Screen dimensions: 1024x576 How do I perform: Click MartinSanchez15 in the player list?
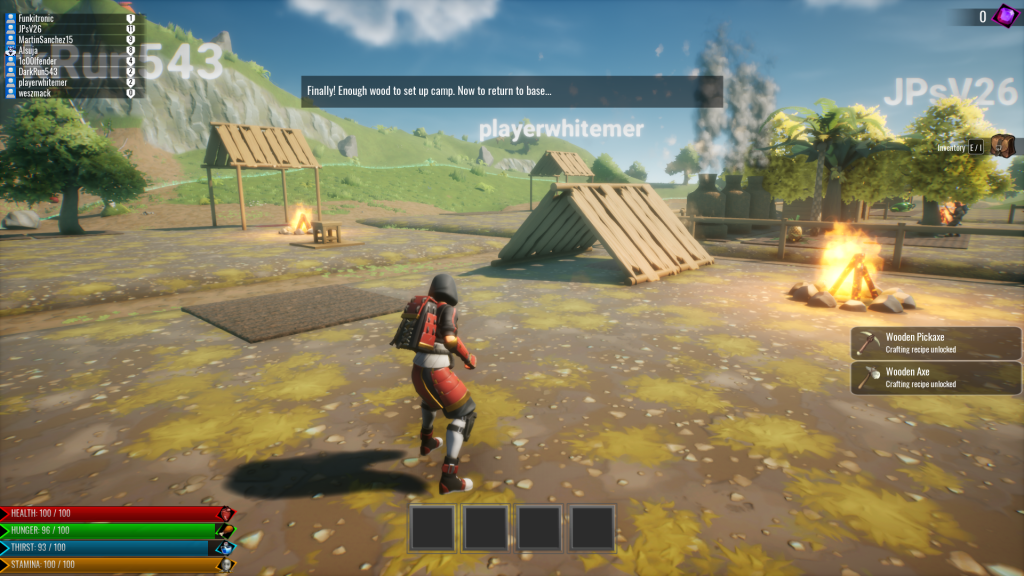(70, 39)
